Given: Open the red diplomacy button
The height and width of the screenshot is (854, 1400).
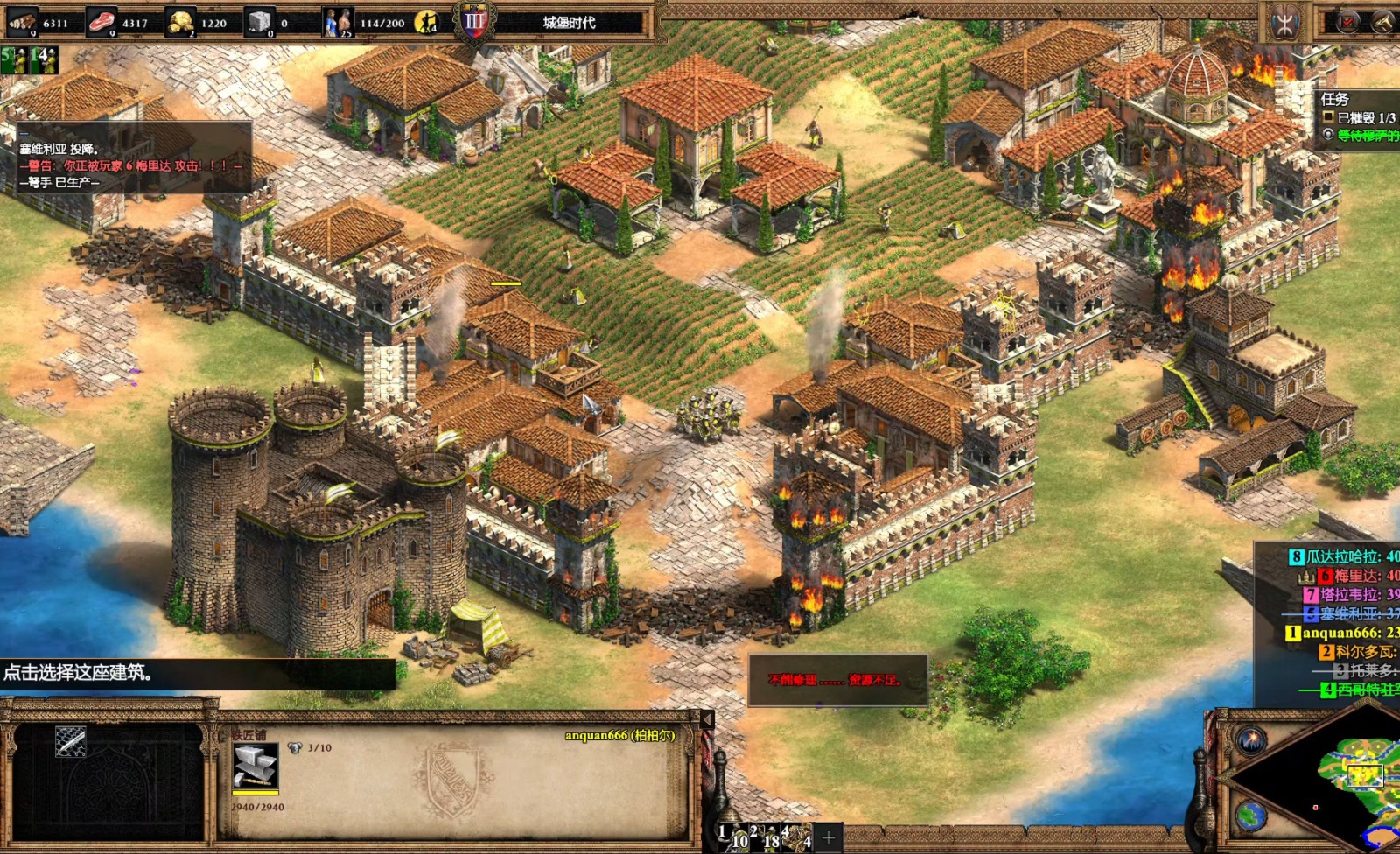Looking at the screenshot, I should click(x=1347, y=22).
